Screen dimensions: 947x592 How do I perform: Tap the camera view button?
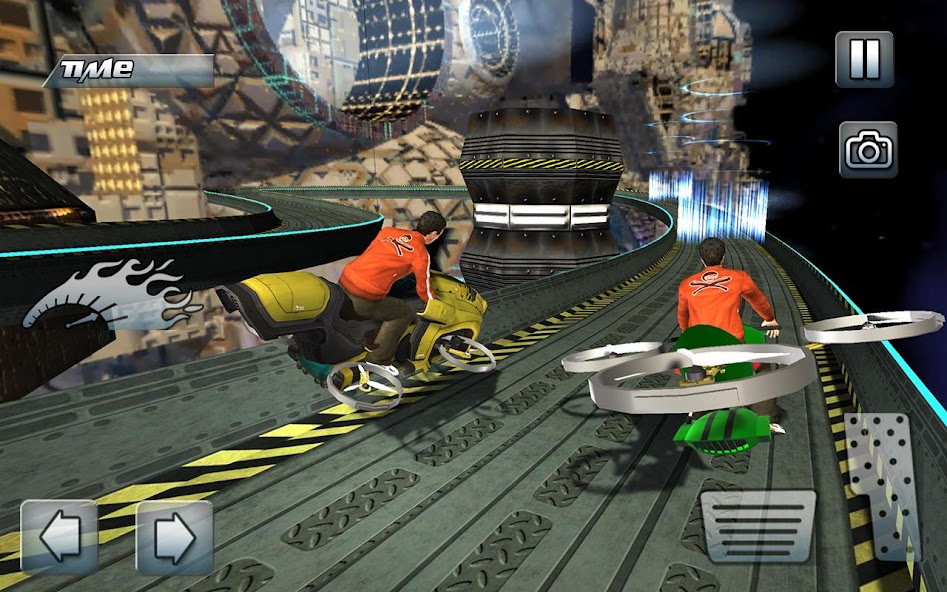pyautogui.click(x=868, y=150)
